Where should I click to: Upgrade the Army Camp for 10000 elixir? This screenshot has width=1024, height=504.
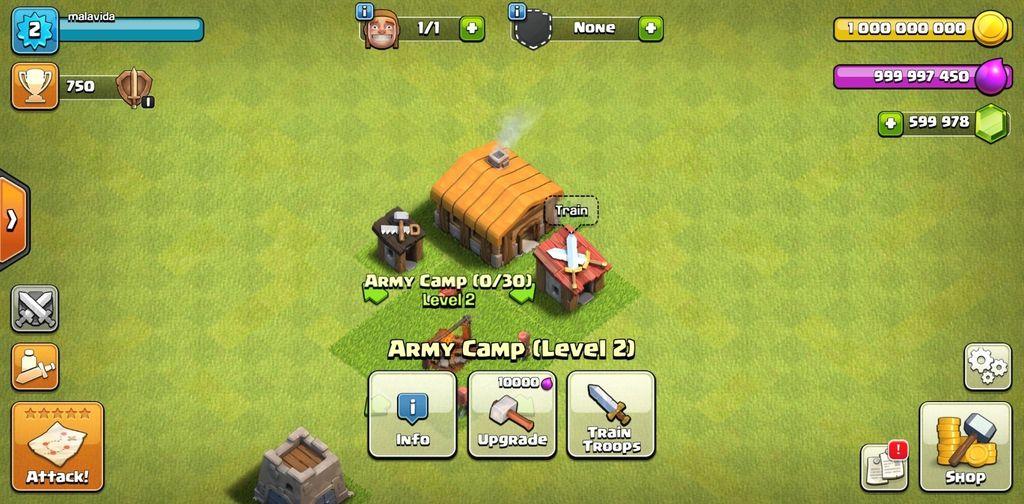coord(512,415)
